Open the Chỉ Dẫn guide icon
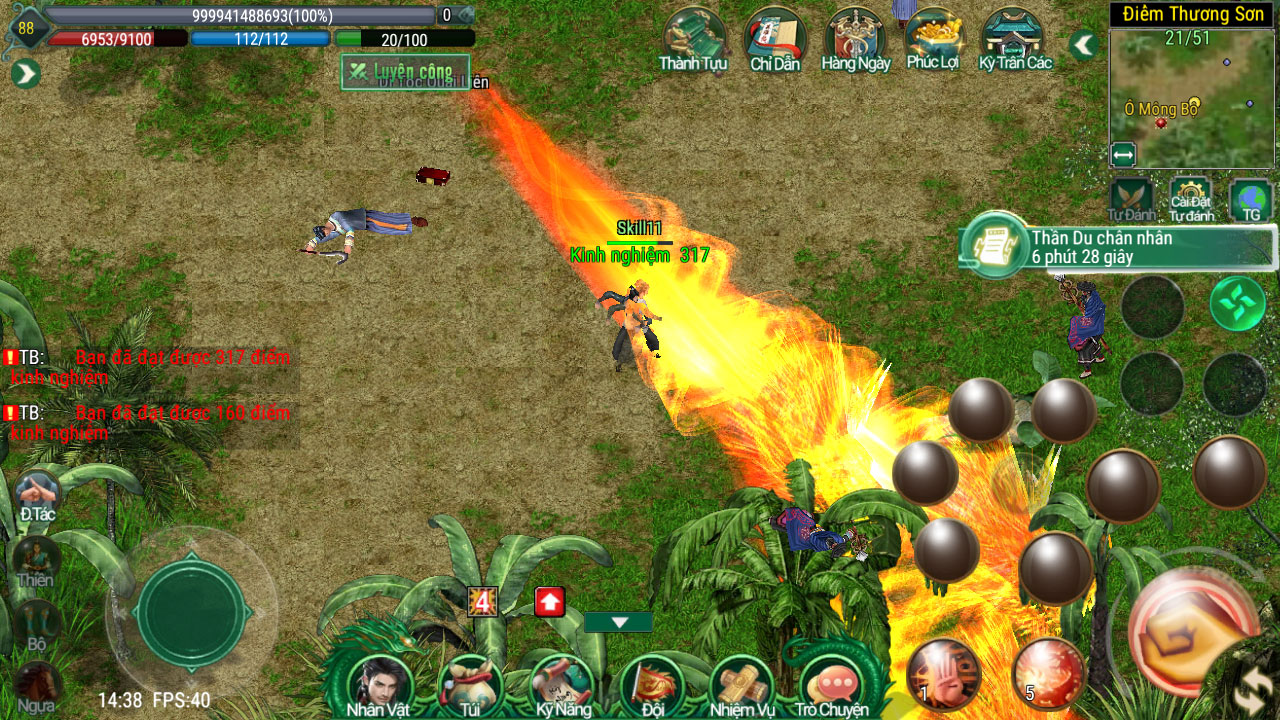1280x720 pixels. (775, 38)
